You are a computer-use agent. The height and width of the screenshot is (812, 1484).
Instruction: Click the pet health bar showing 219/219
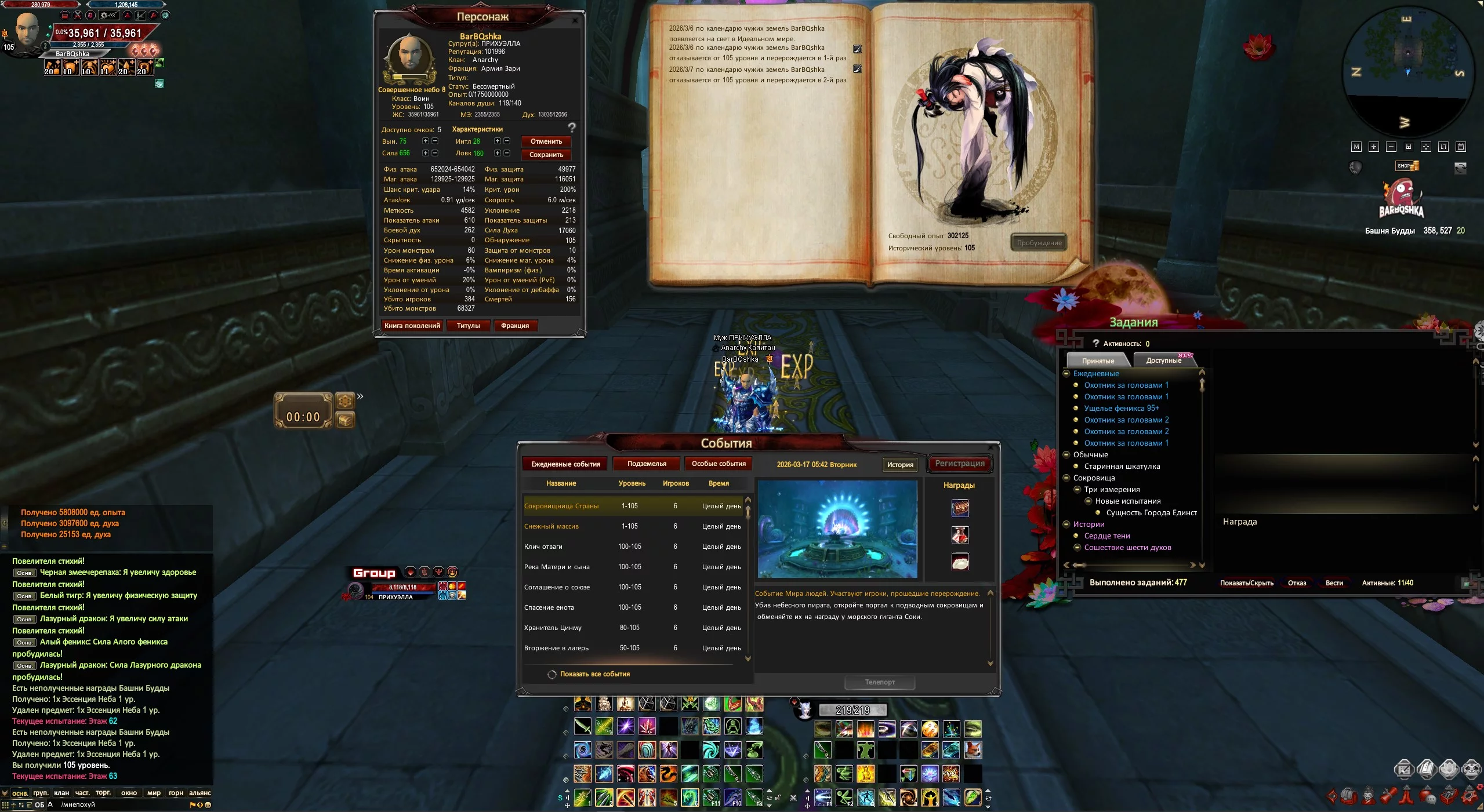pyautogui.click(x=854, y=709)
